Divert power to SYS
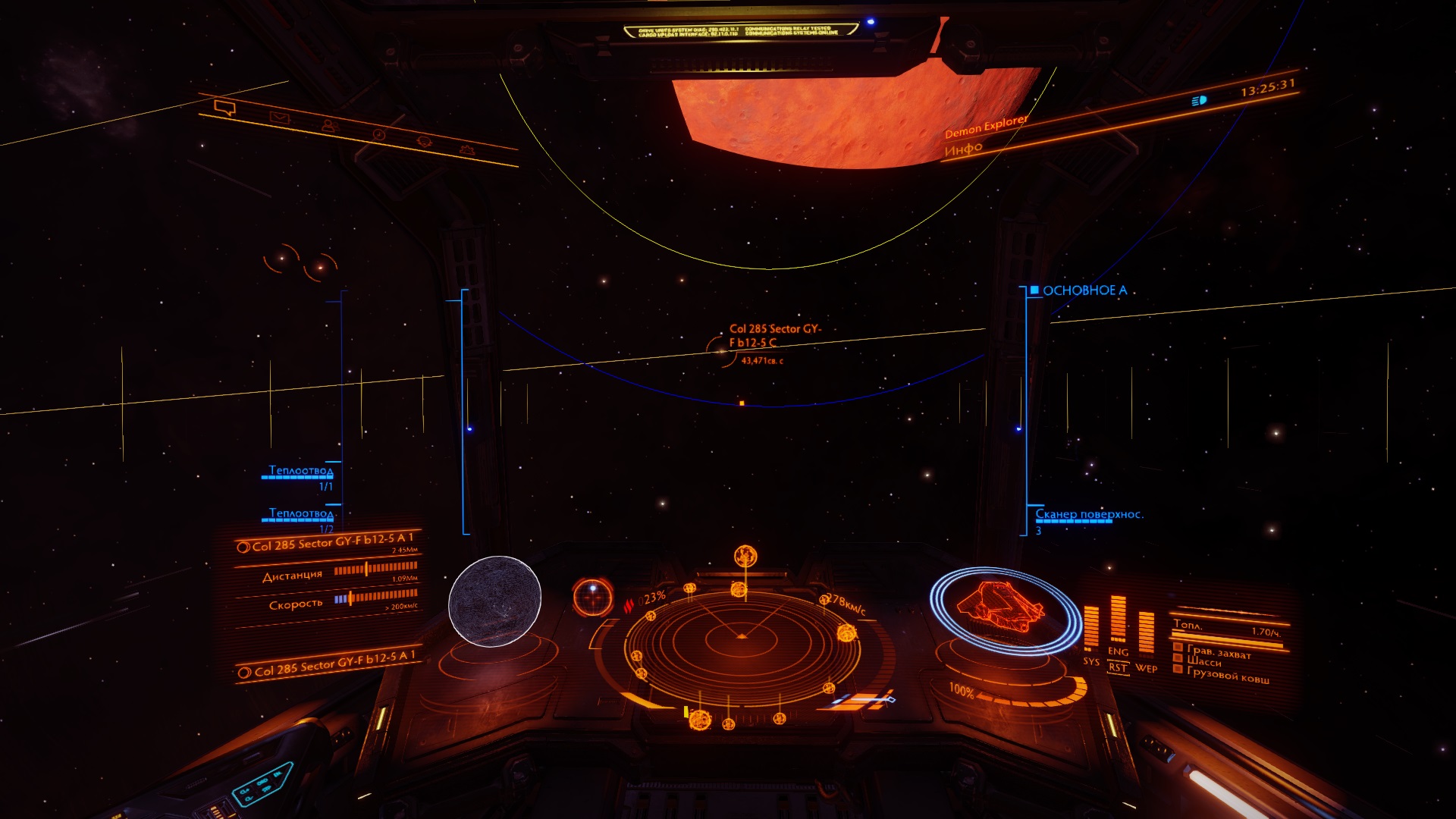This screenshot has height=819, width=1456. point(1090,661)
